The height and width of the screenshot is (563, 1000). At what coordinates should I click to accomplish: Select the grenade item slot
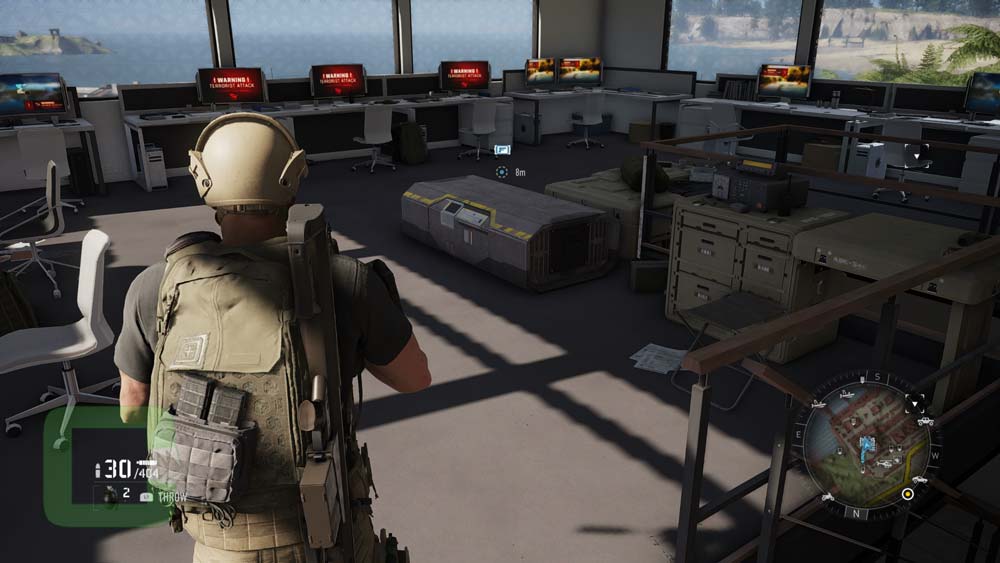click(110, 495)
